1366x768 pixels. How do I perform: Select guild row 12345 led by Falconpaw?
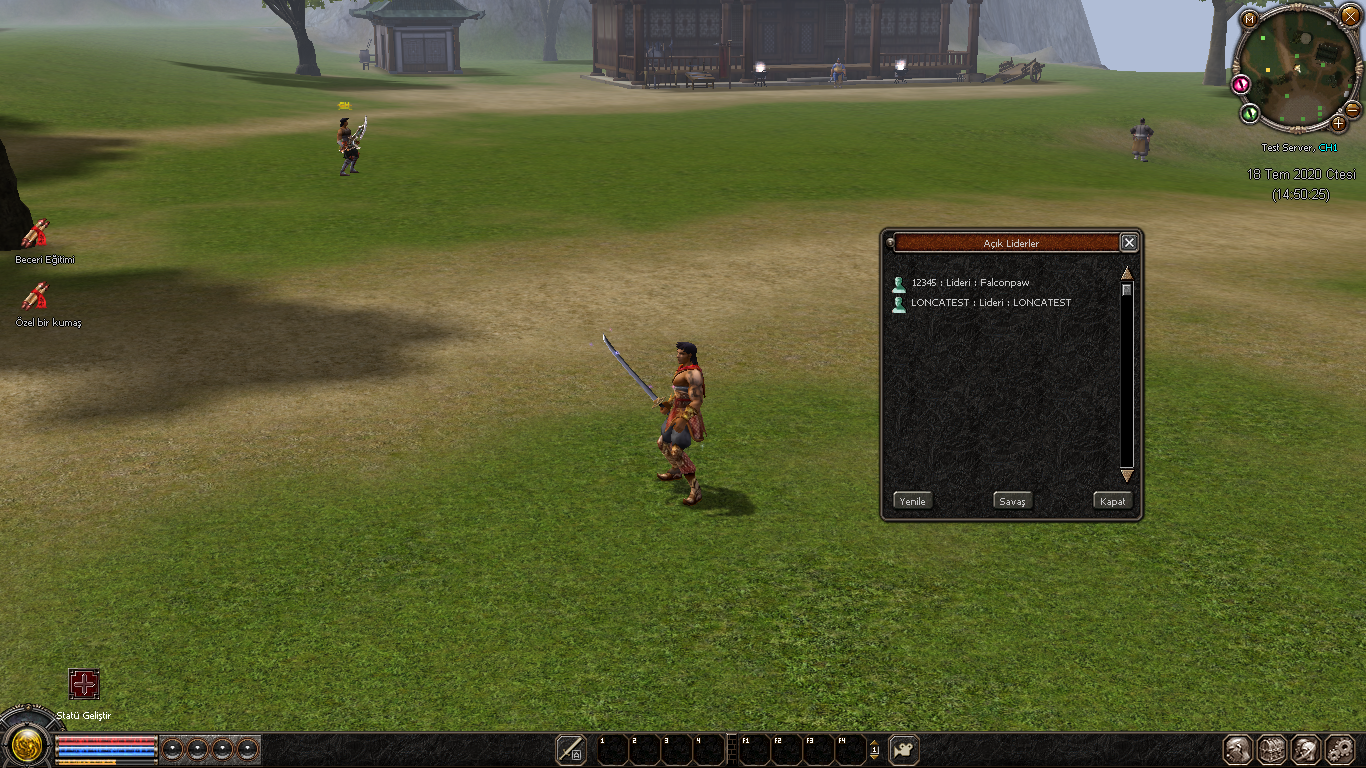coord(970,283)
